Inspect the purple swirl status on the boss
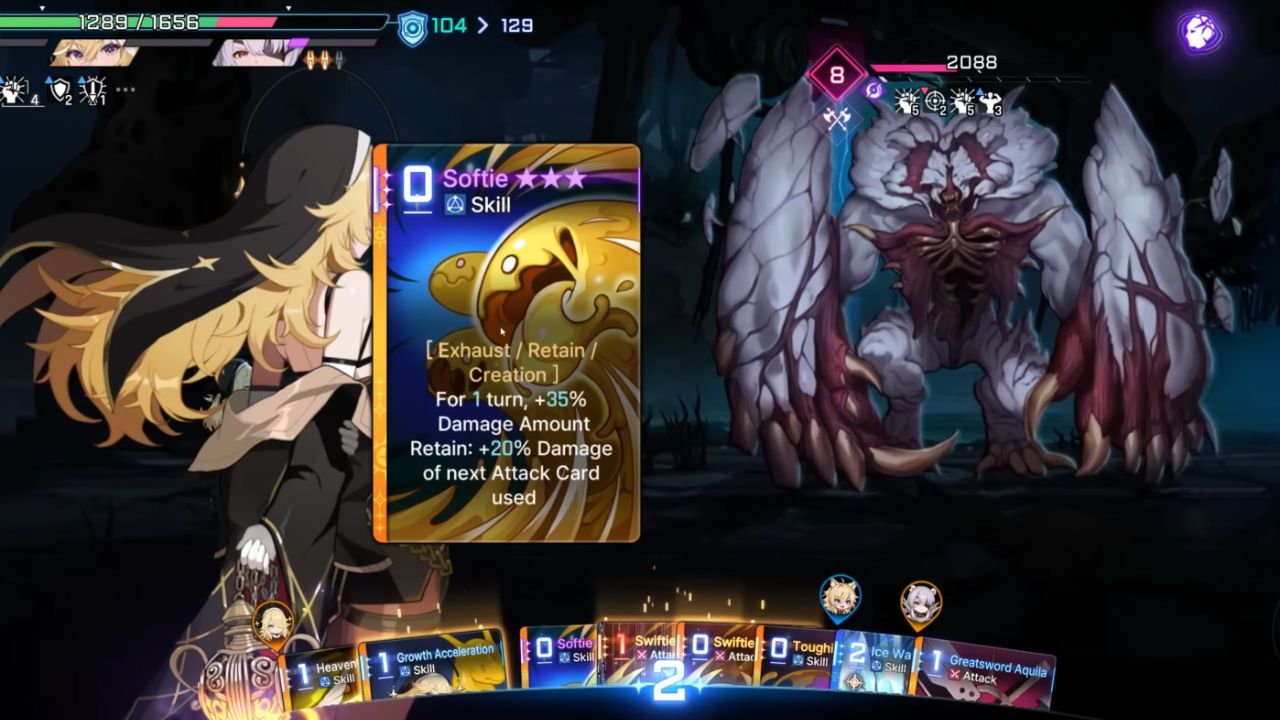The height and width of the screenshot is (720, 1280). pos(872,92)
